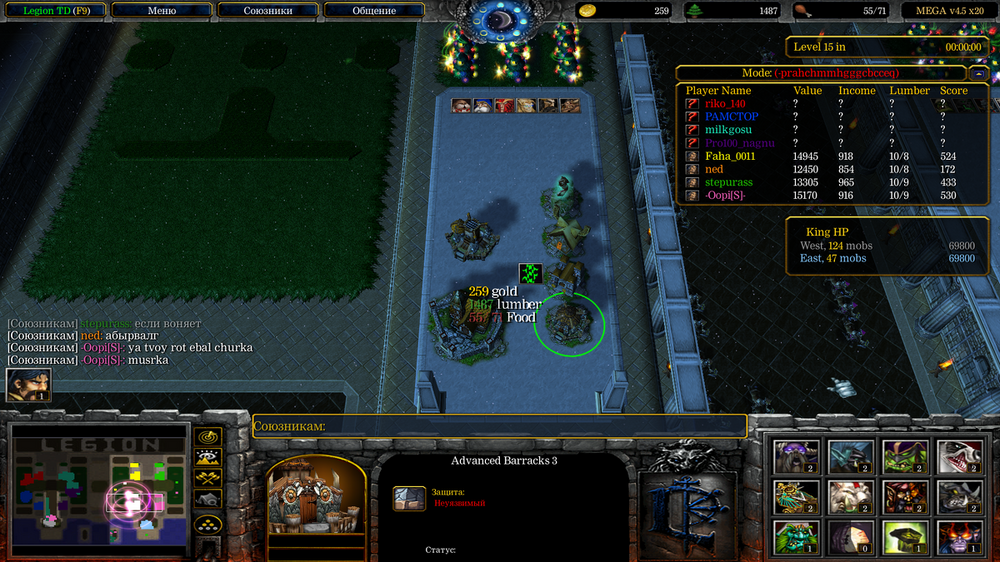The image size is (1000, 562).
Task: Choose the white wolf unit icon
Action: coord(958,456)
